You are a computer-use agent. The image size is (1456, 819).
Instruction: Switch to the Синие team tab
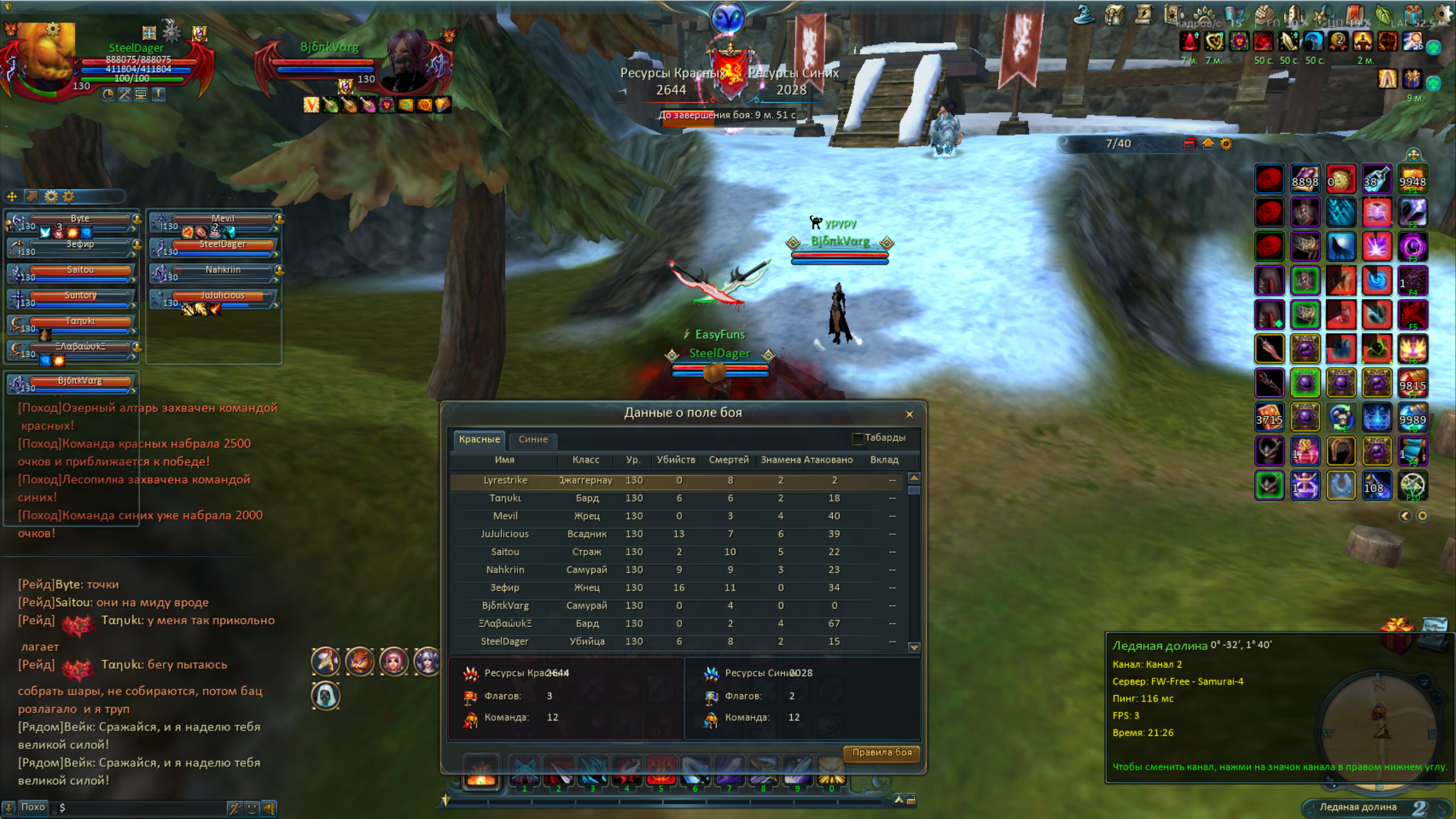(x=533, y=439)
